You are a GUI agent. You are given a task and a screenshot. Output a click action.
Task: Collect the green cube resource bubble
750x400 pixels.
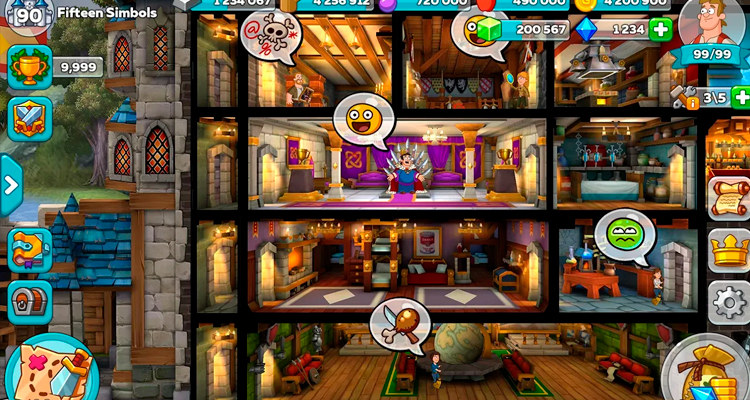(481, 30)
